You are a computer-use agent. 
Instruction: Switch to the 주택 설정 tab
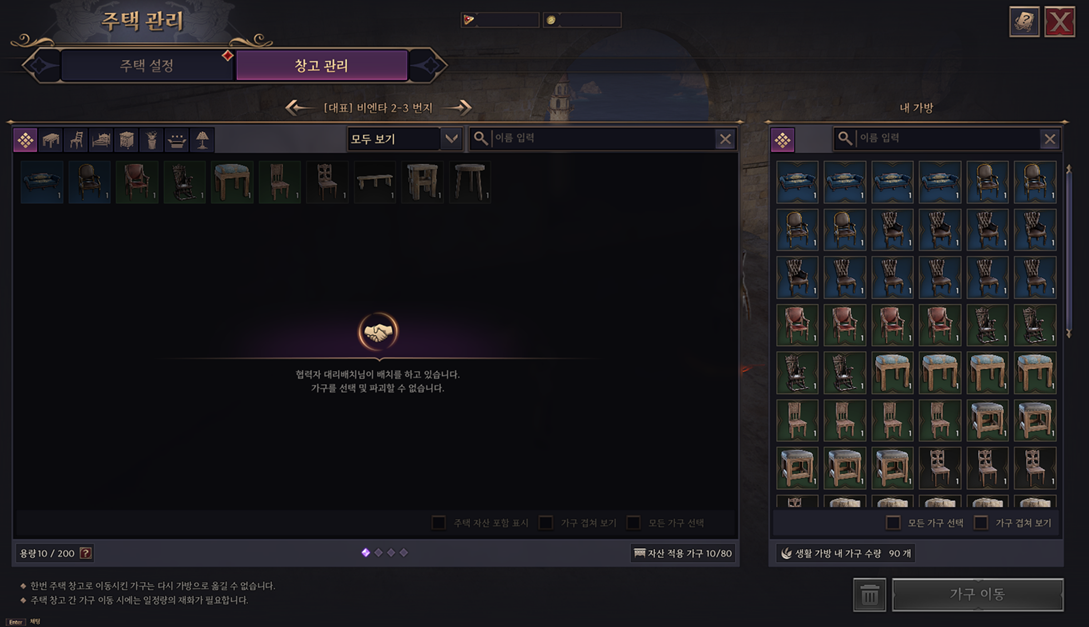147,66
